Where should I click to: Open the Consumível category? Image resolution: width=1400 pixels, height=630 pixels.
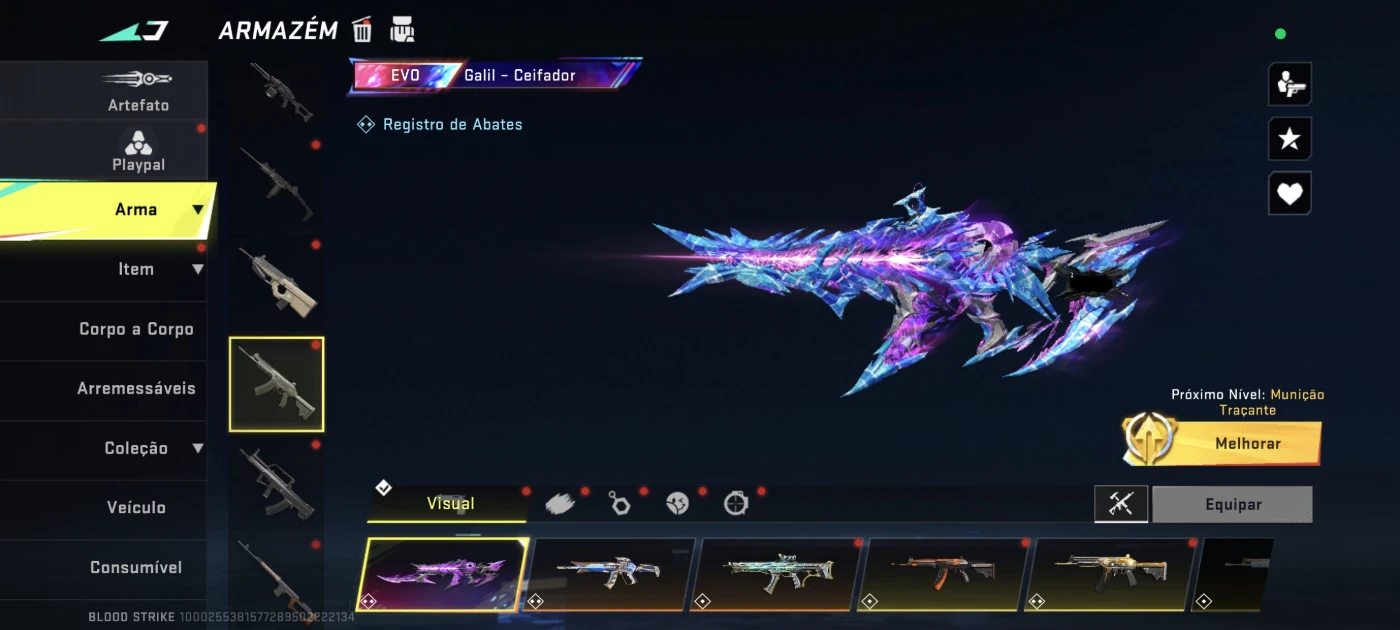[136, 567]
